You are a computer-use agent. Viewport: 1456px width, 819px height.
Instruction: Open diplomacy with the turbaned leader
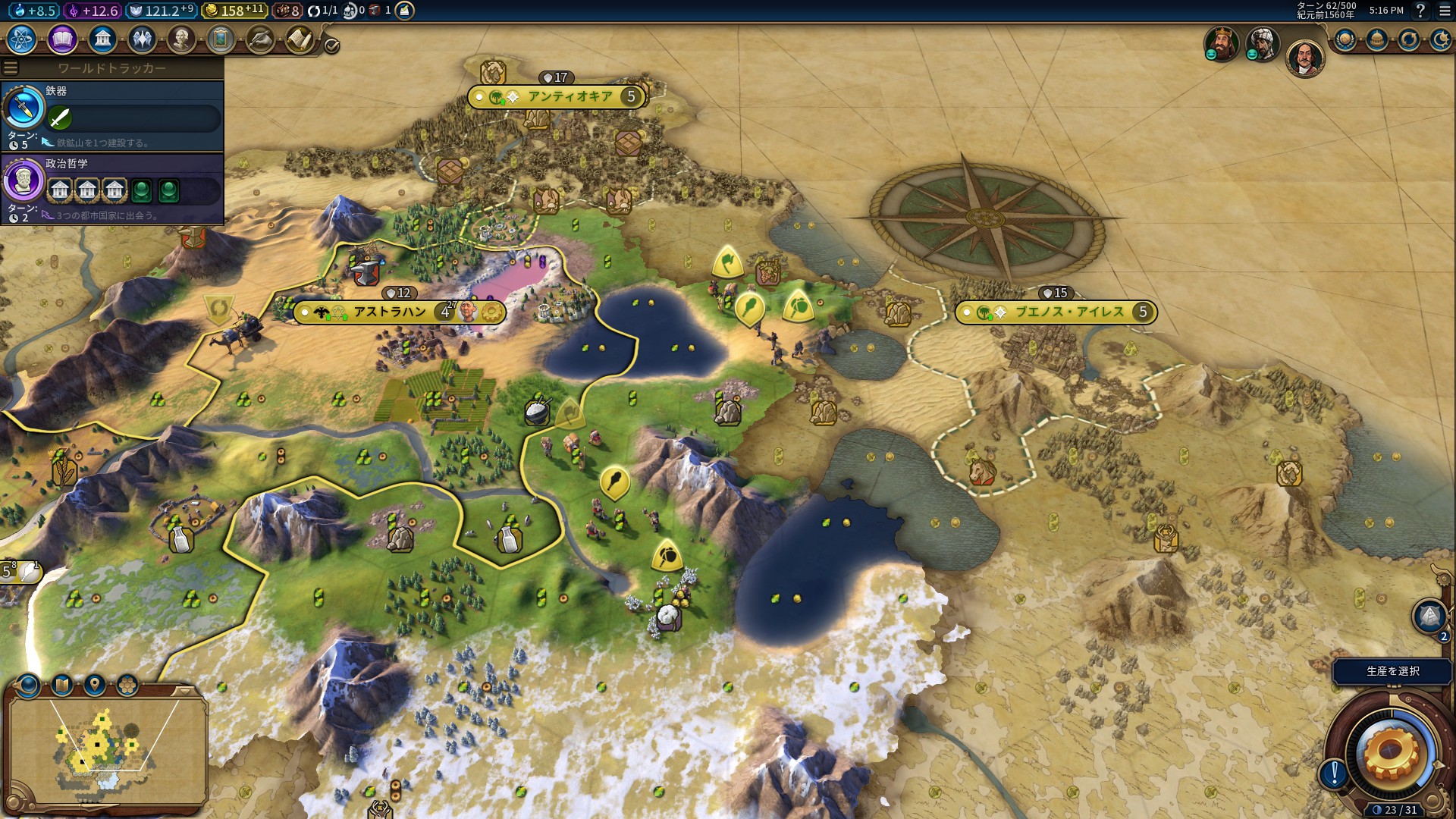coord(1263,43)
